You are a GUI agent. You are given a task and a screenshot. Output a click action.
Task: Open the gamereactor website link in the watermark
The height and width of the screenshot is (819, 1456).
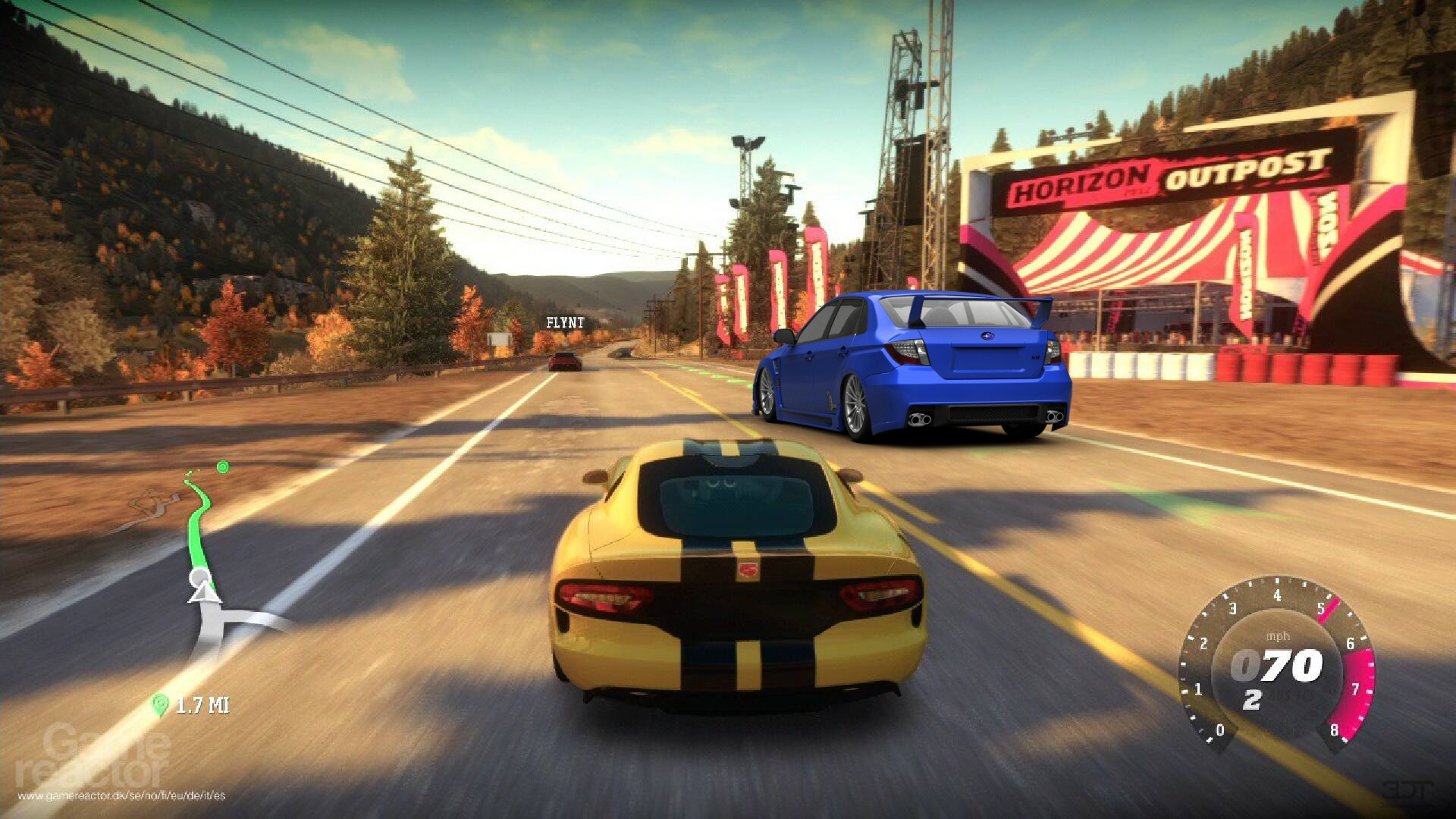coord(121,795)
